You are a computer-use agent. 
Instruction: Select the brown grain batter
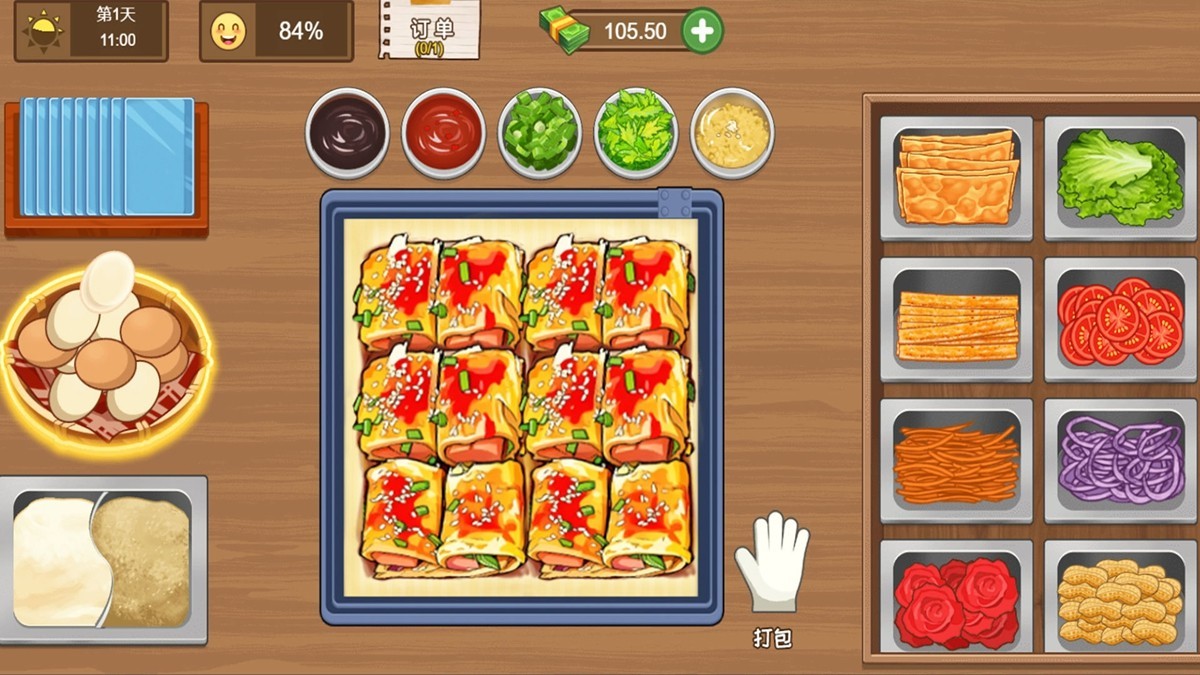point(147,558)
